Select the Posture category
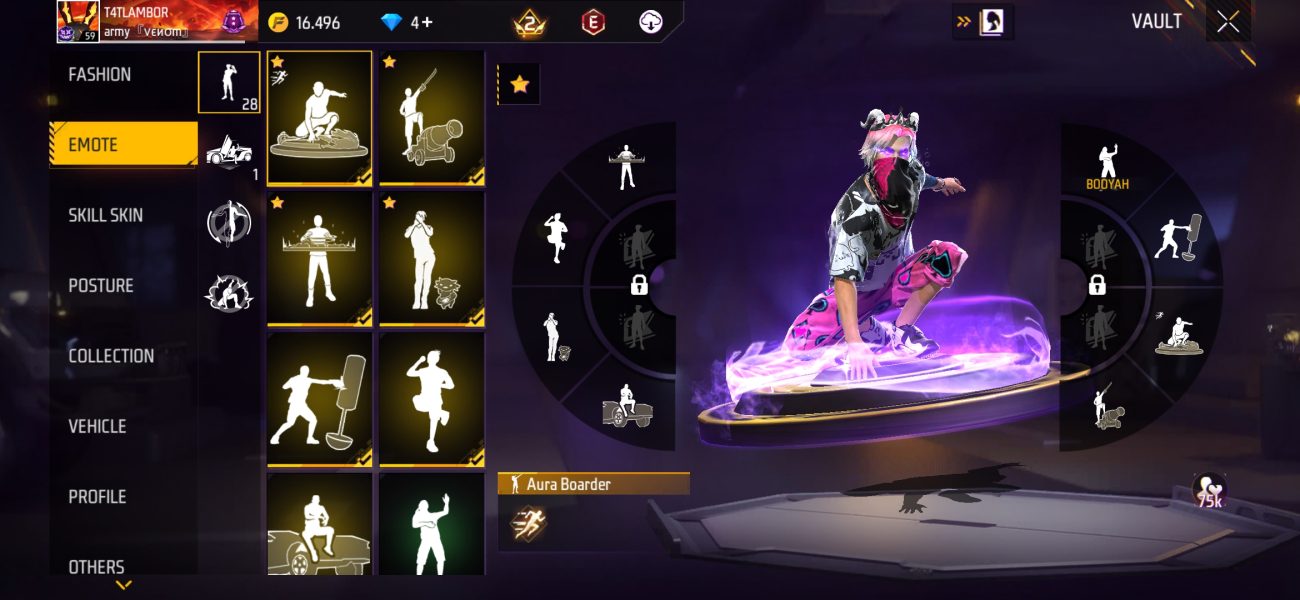The height and width of the screenshot is (600, 1300). pyautogui.click(x=101, y=286)
